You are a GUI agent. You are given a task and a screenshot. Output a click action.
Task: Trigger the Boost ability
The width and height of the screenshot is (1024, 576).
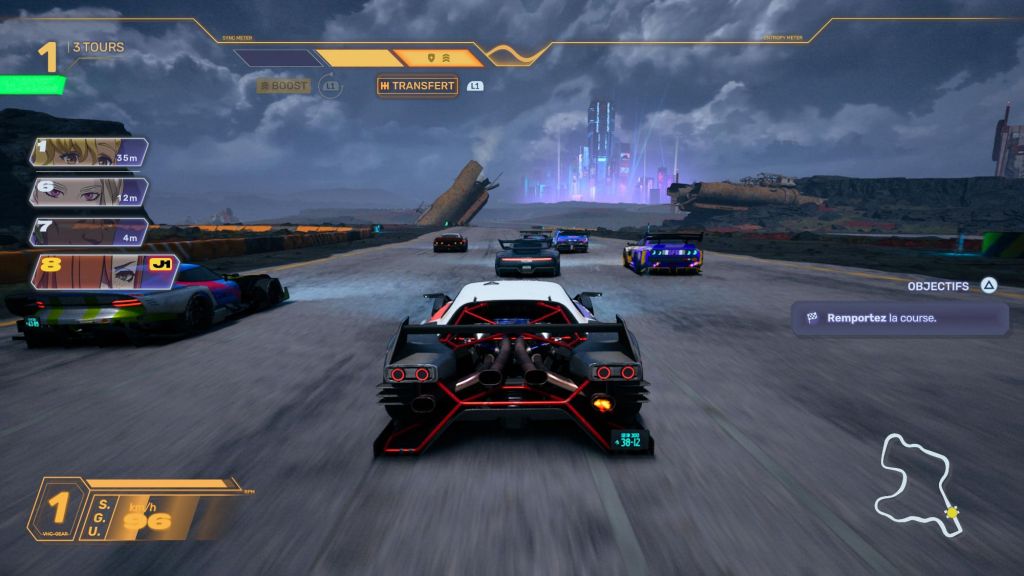pos(284,86)
